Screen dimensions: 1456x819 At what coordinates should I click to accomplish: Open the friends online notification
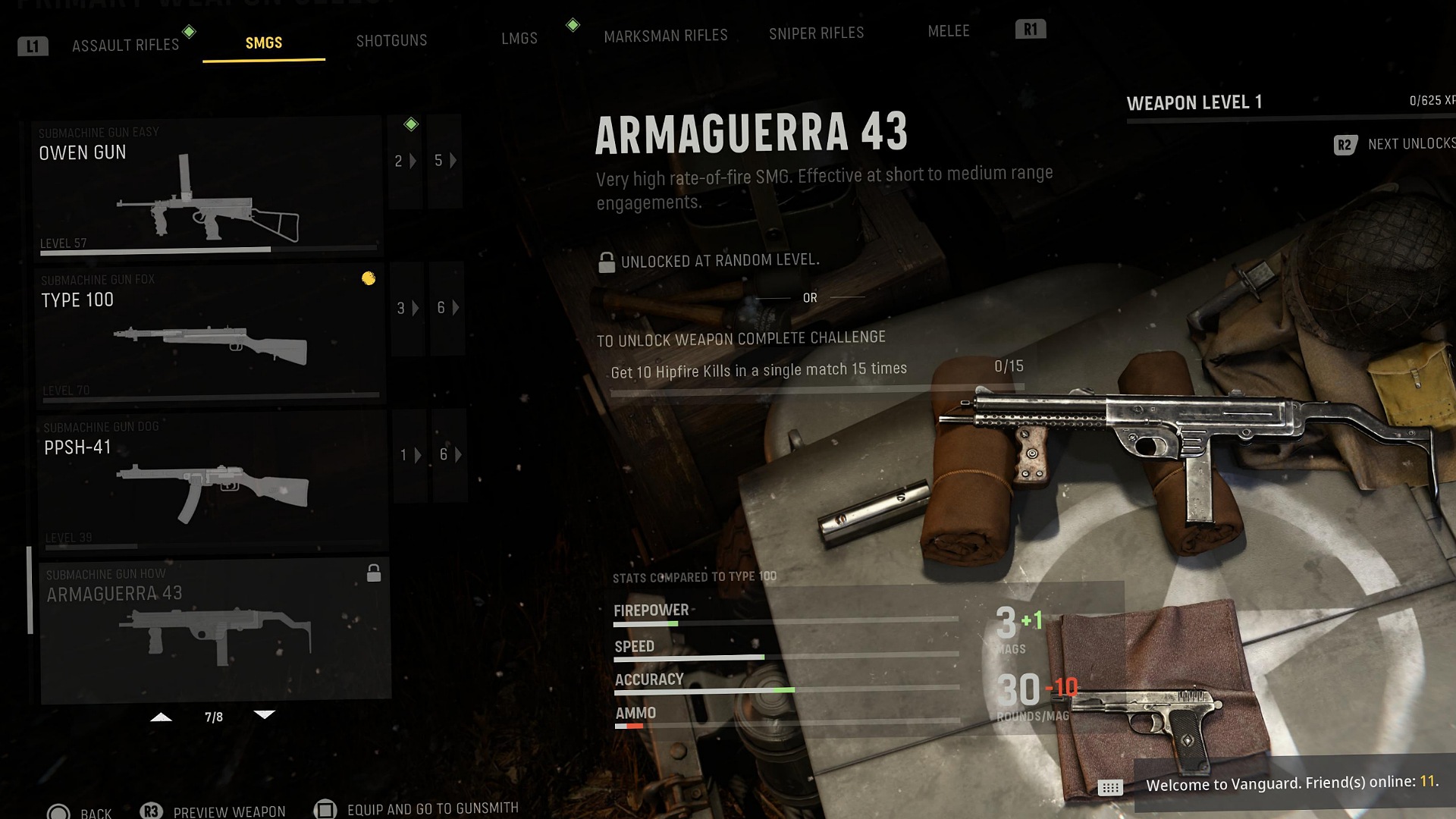[x=1289, y=783]
